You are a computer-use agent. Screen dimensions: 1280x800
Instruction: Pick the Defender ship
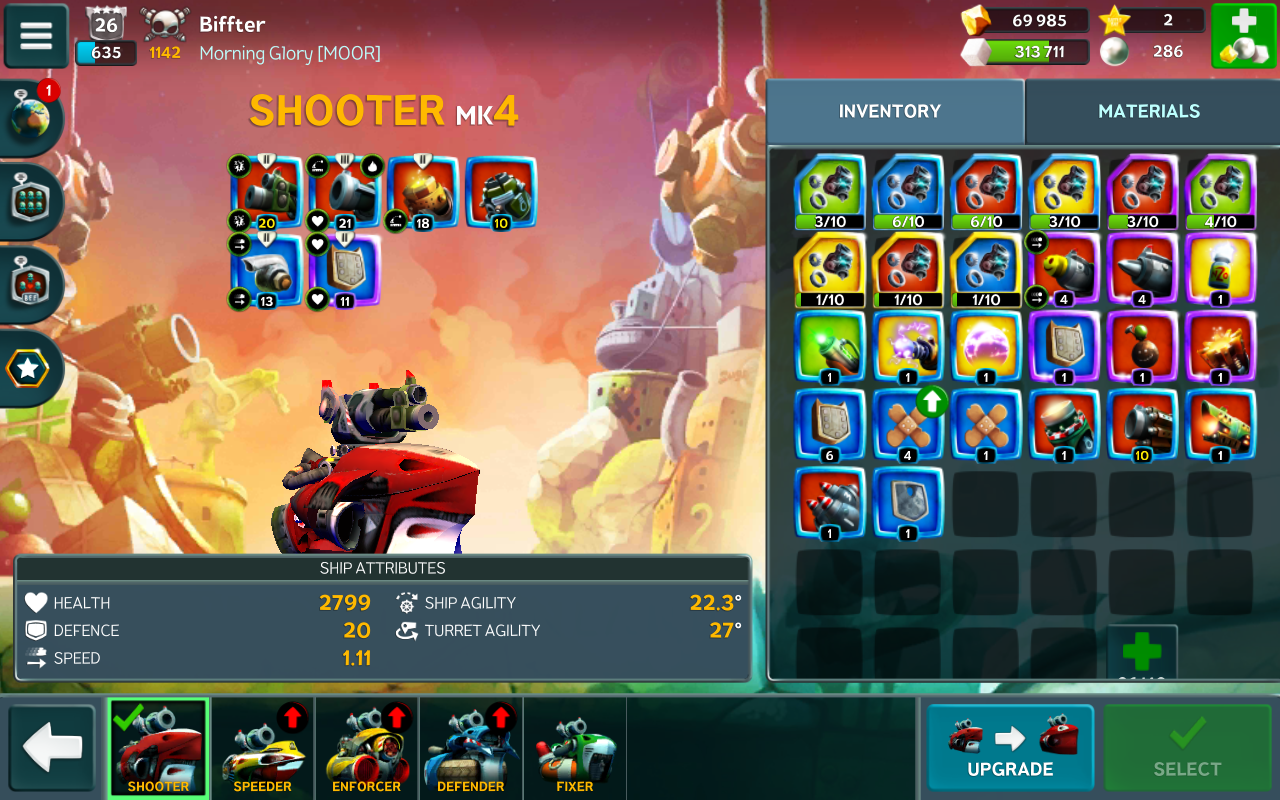[471, 748]
